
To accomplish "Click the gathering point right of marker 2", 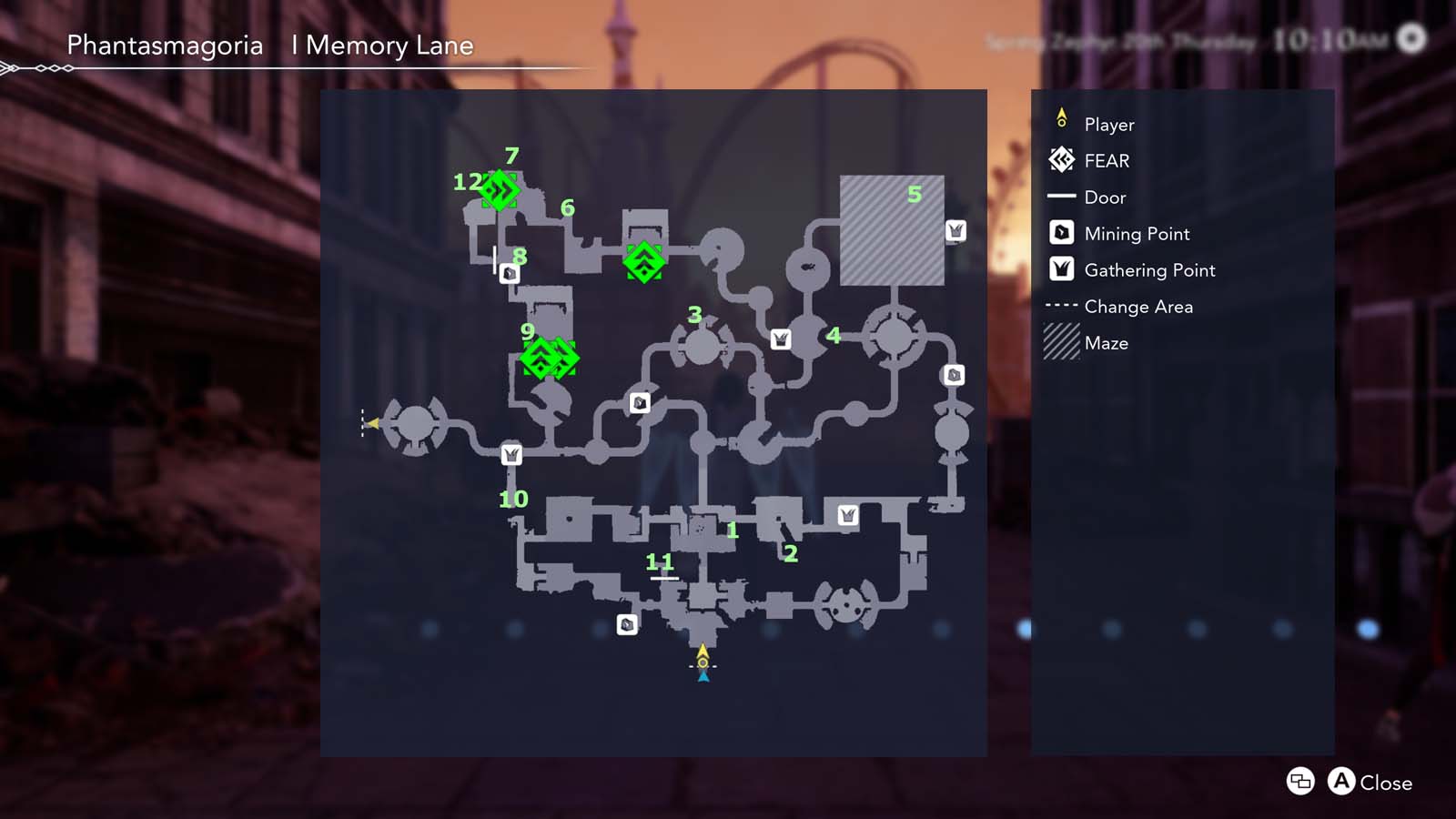I will pos(848,516).
